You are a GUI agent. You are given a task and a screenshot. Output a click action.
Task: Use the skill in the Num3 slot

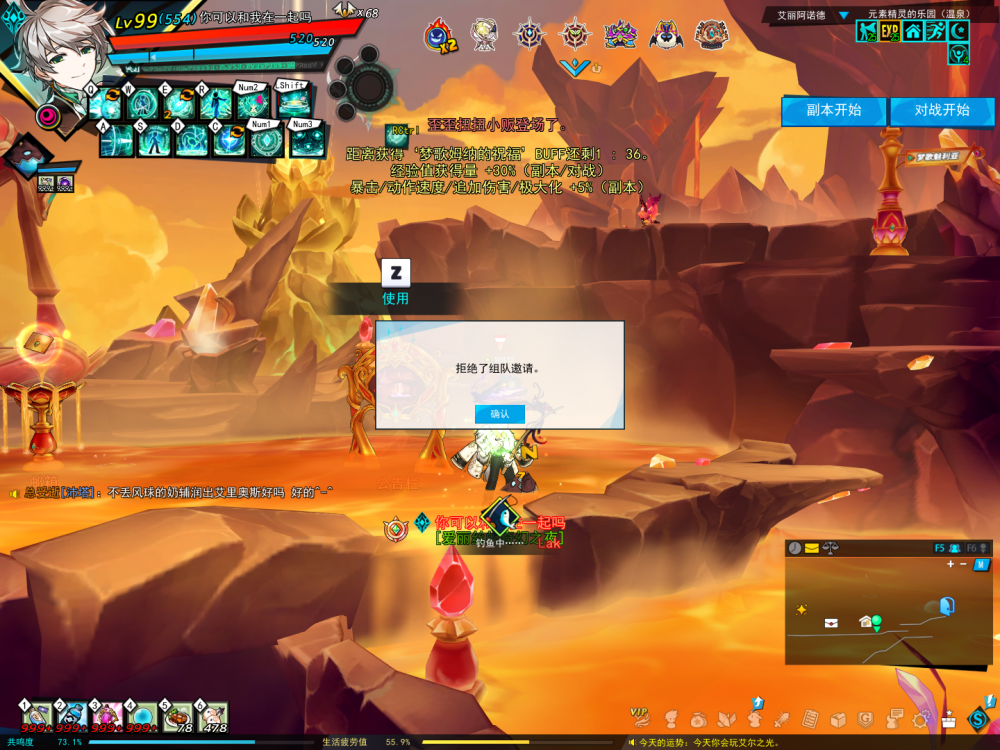(x=305, y=141)
